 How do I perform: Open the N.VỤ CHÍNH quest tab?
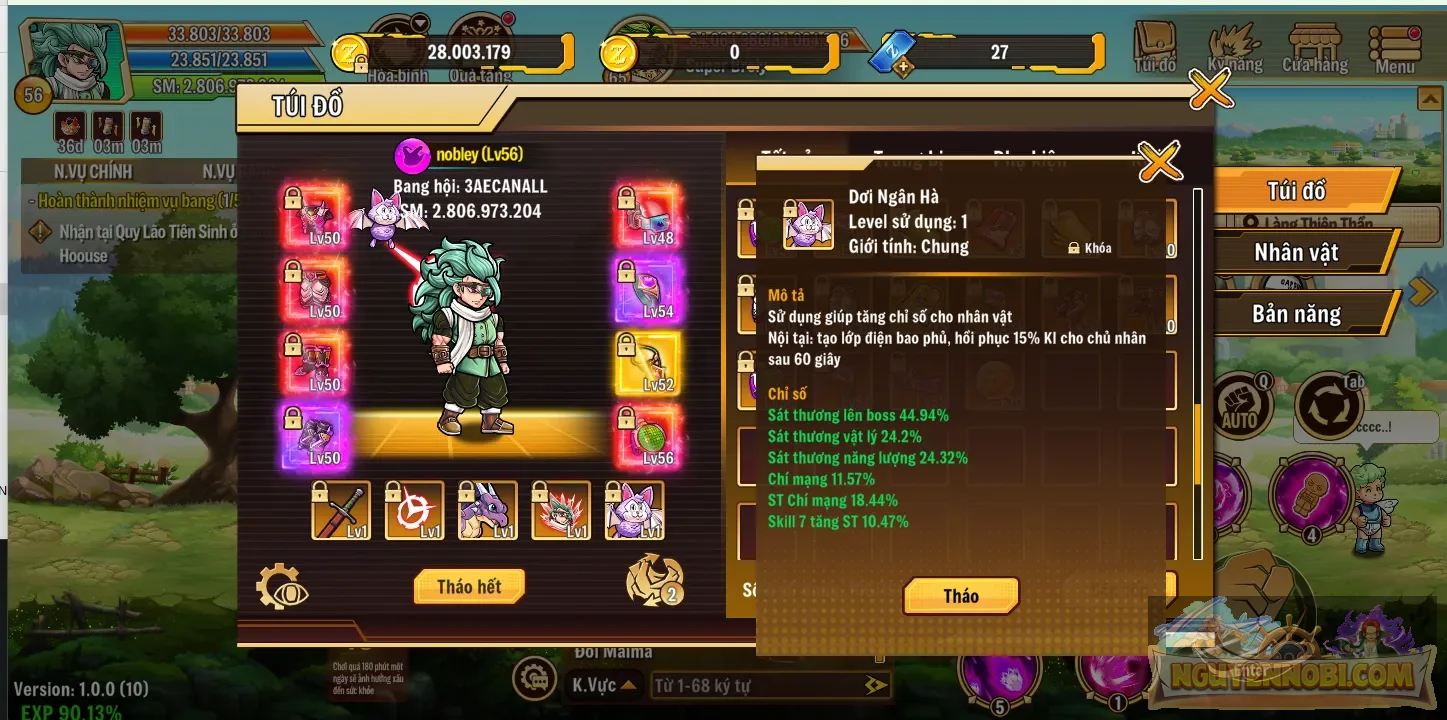92,171
